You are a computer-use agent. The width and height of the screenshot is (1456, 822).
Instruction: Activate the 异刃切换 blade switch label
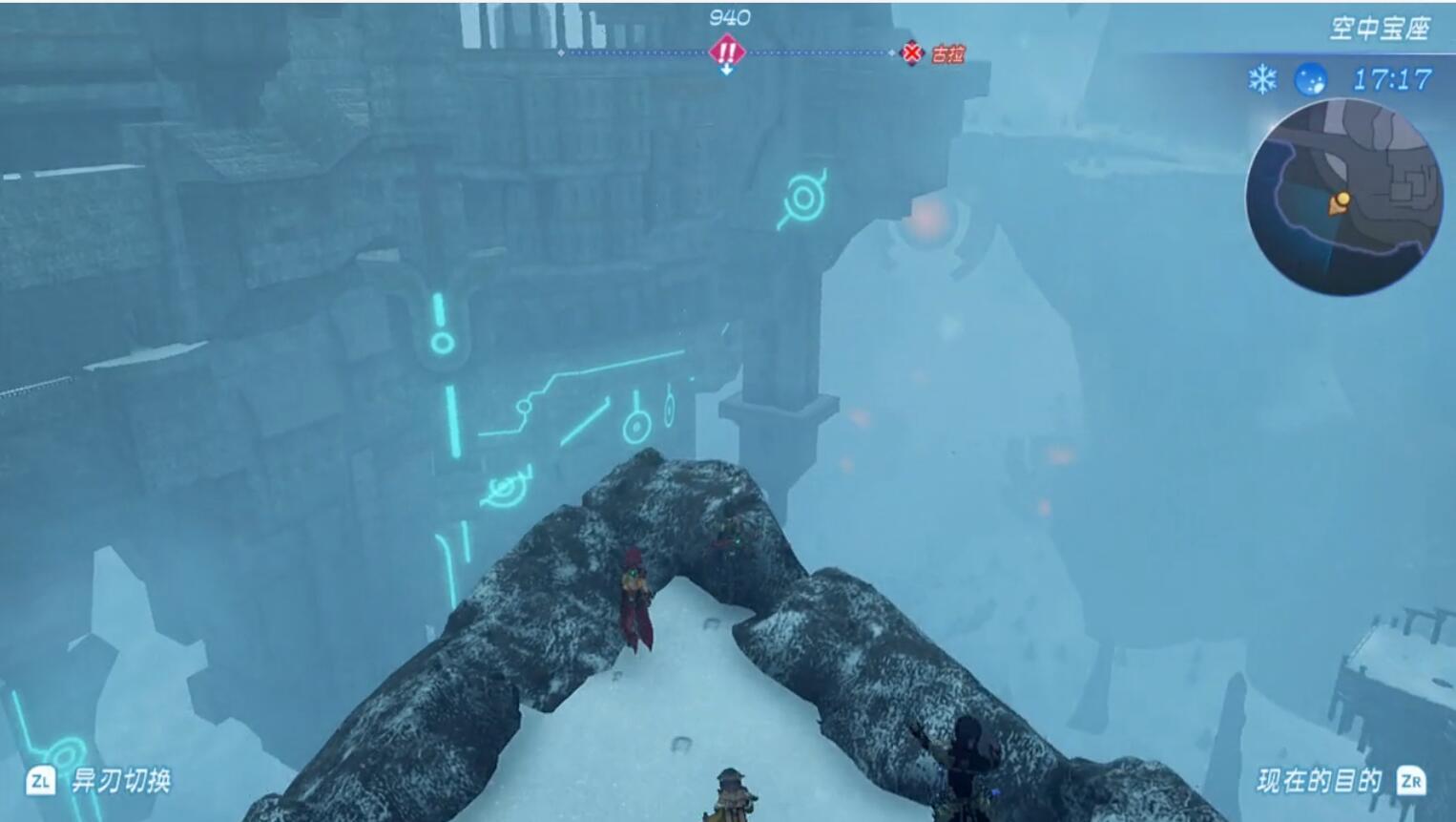[120, 781]
